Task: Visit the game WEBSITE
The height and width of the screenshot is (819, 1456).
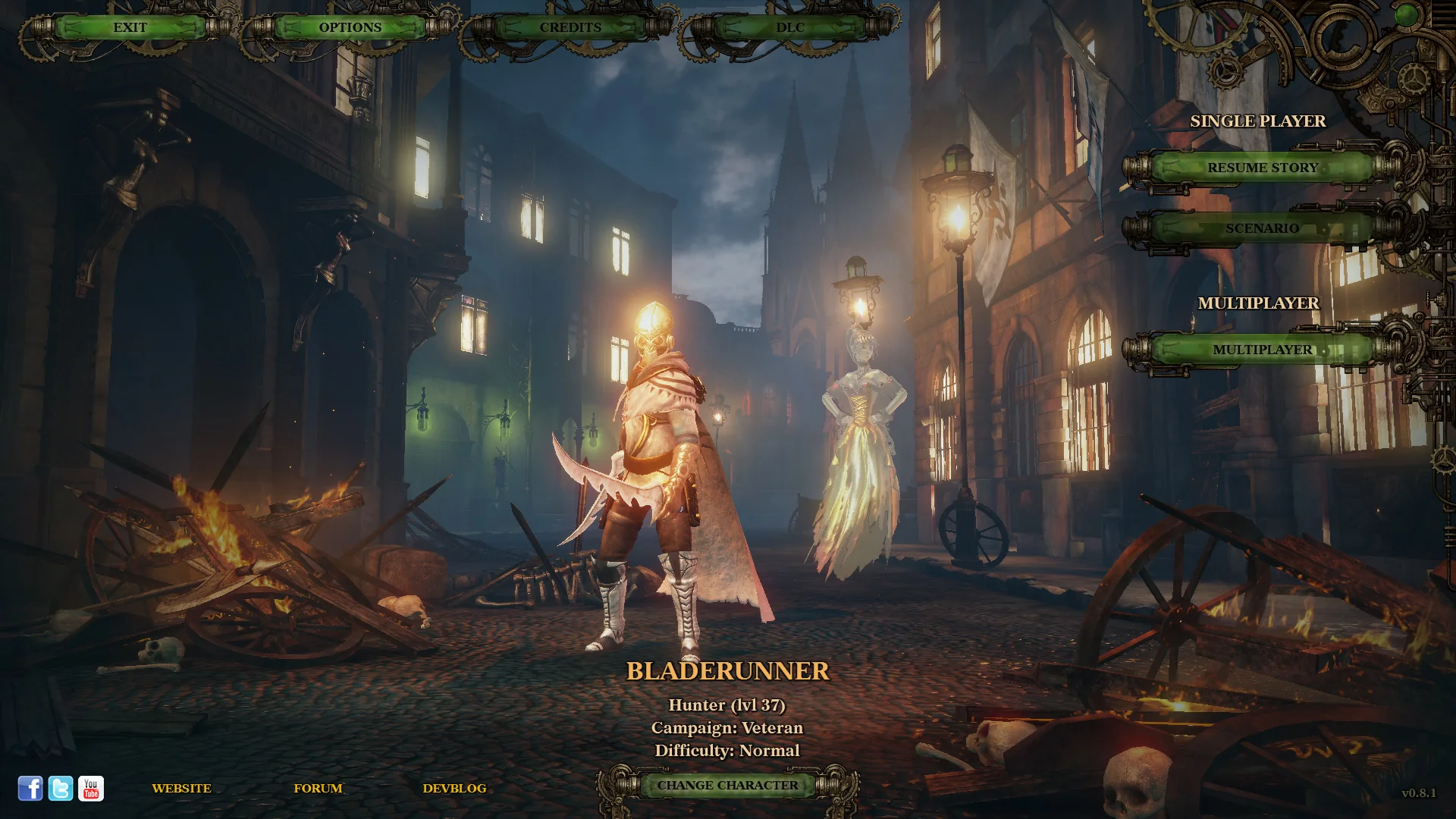Action: (x=181, y=788)
